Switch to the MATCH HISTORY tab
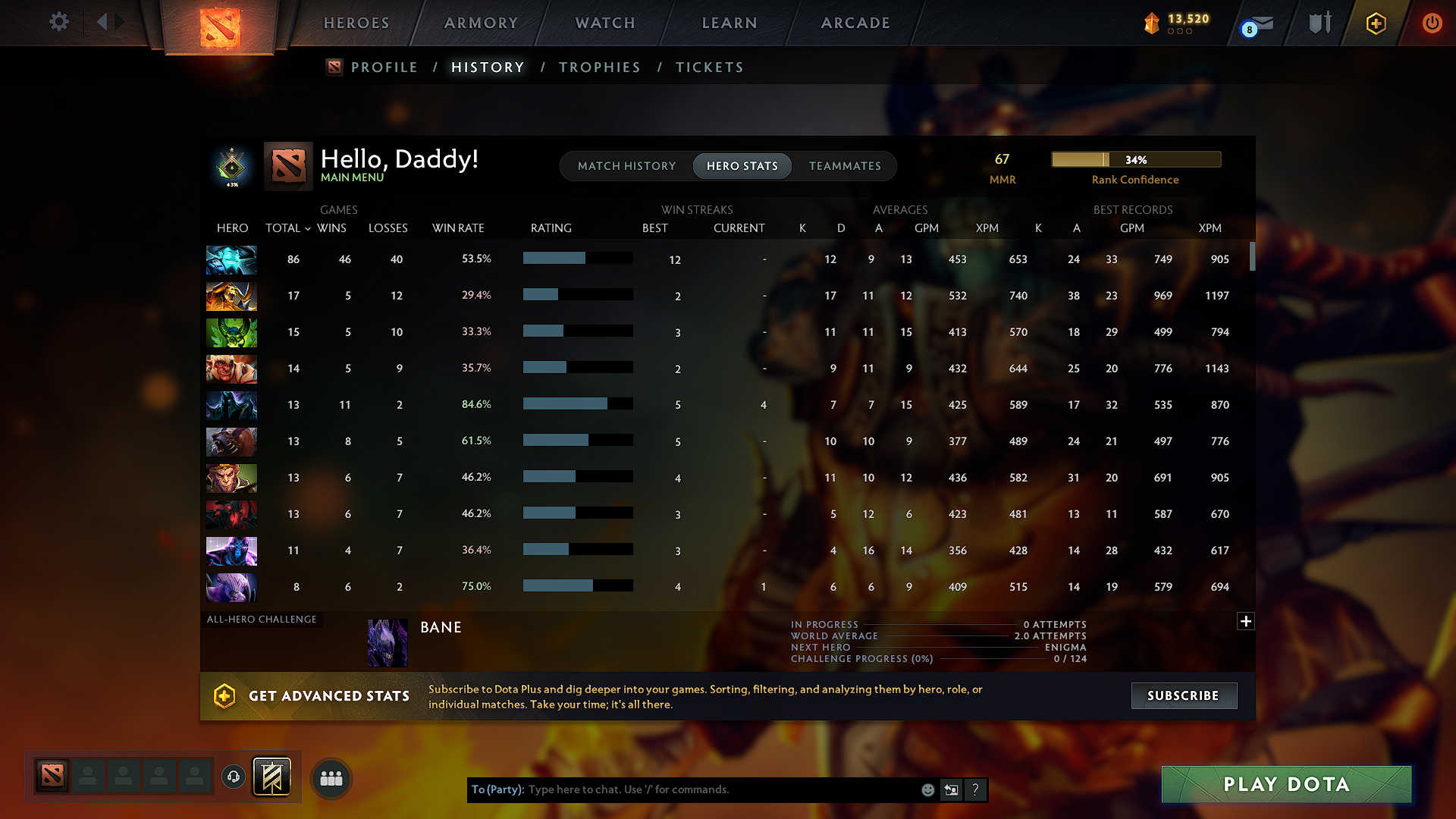1456x819 pixels. (x=626, y=166)
